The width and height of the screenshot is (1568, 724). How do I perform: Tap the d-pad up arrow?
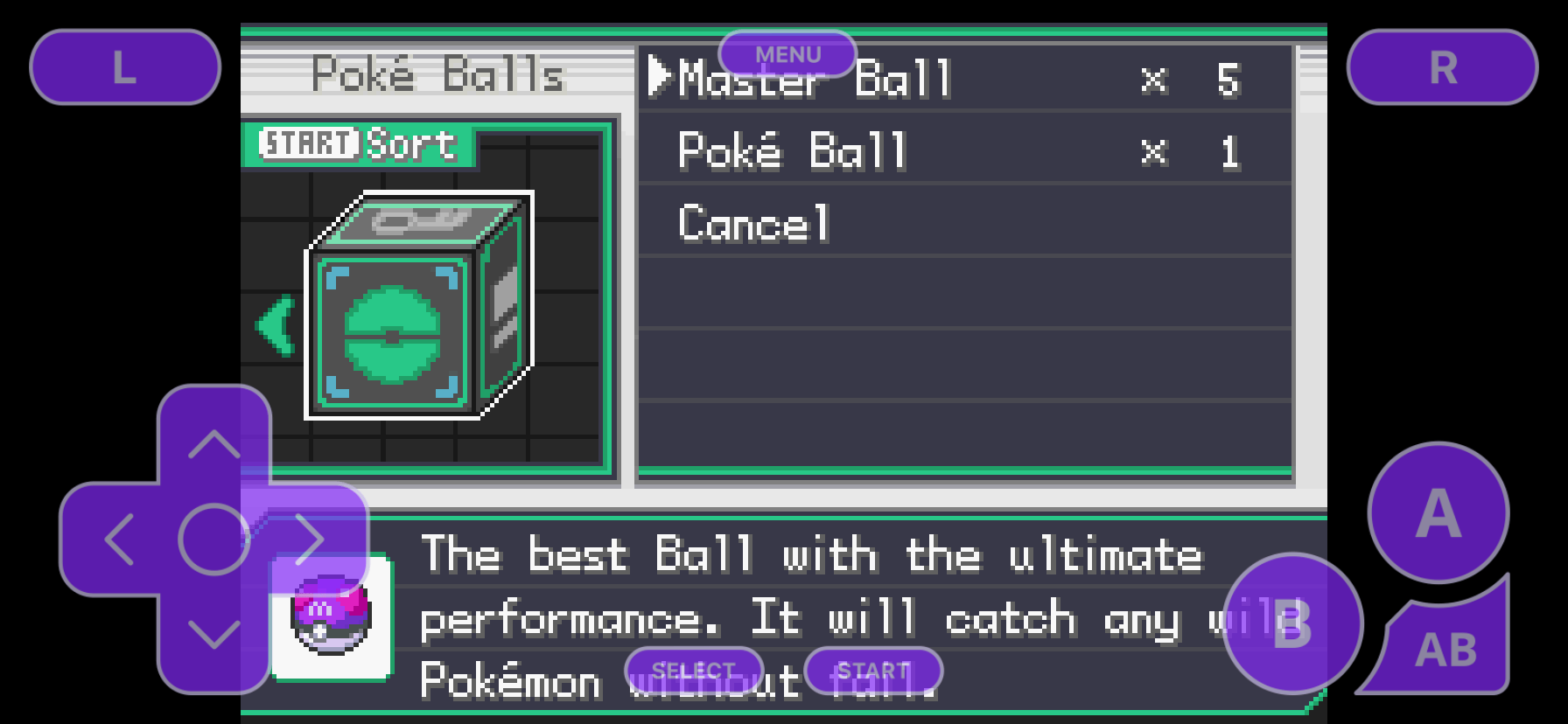214,444
